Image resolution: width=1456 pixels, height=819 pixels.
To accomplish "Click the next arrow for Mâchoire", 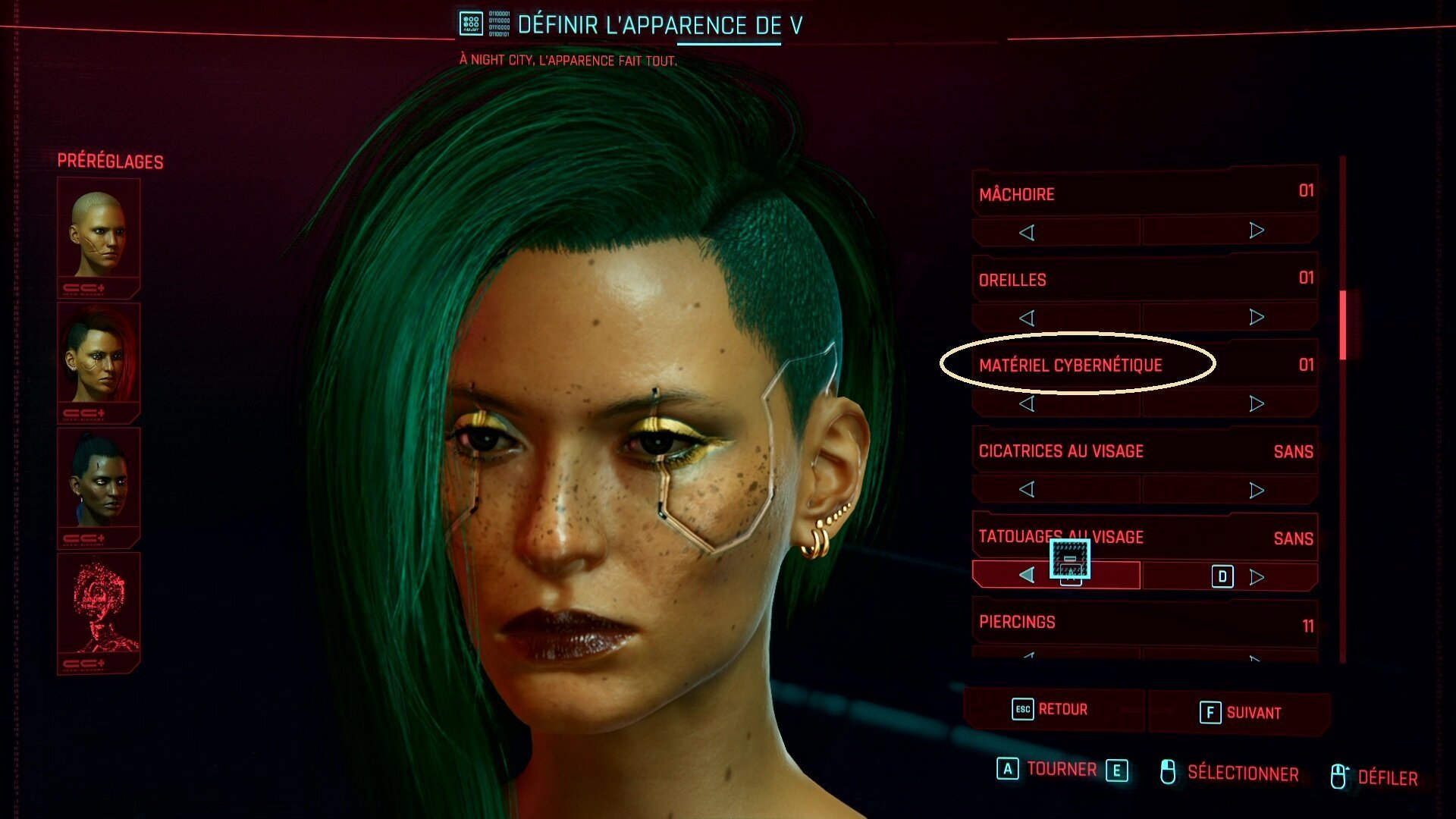I will 1257,231.
